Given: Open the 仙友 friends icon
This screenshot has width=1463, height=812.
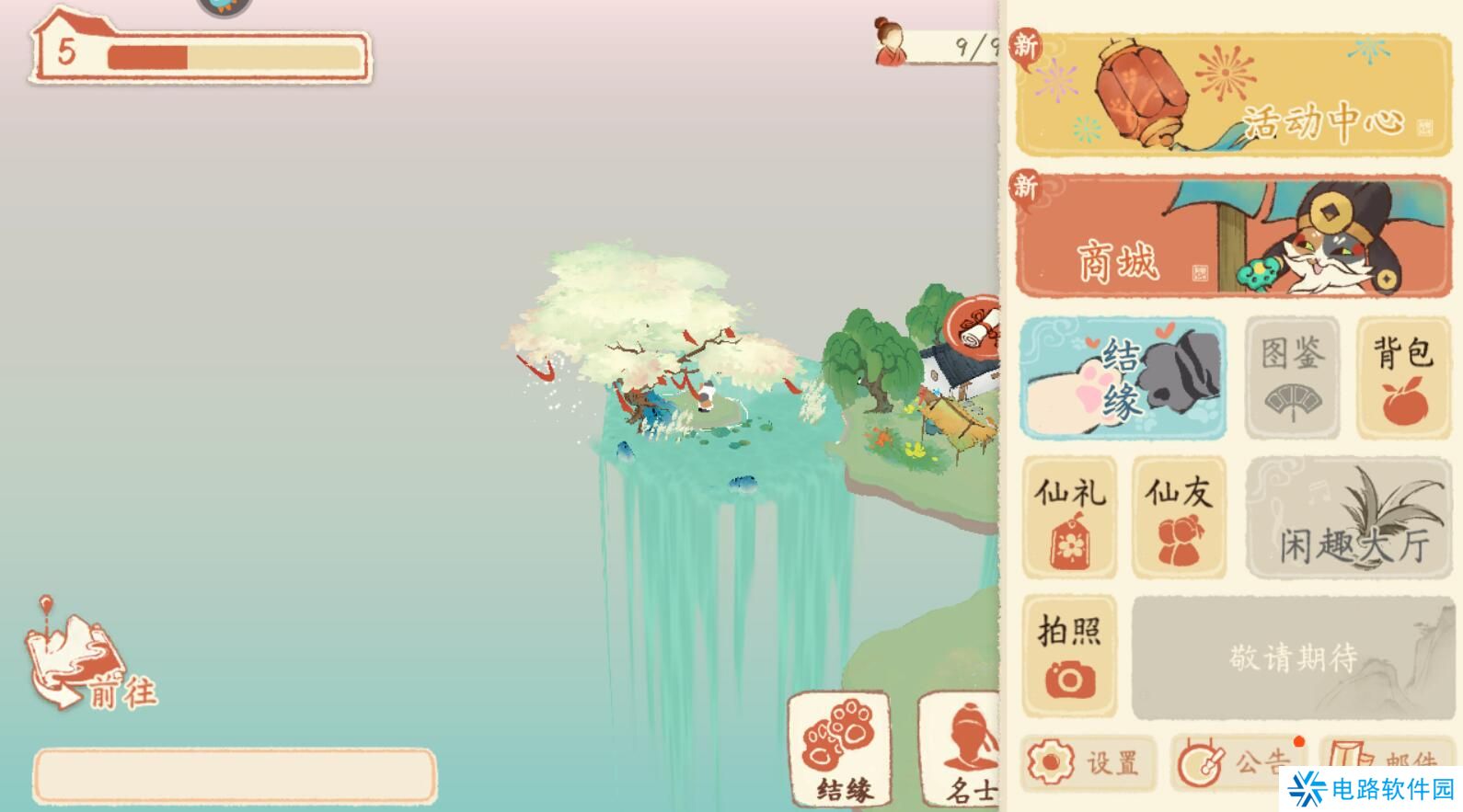Looking at the screenshot, I should [1179, 517].
